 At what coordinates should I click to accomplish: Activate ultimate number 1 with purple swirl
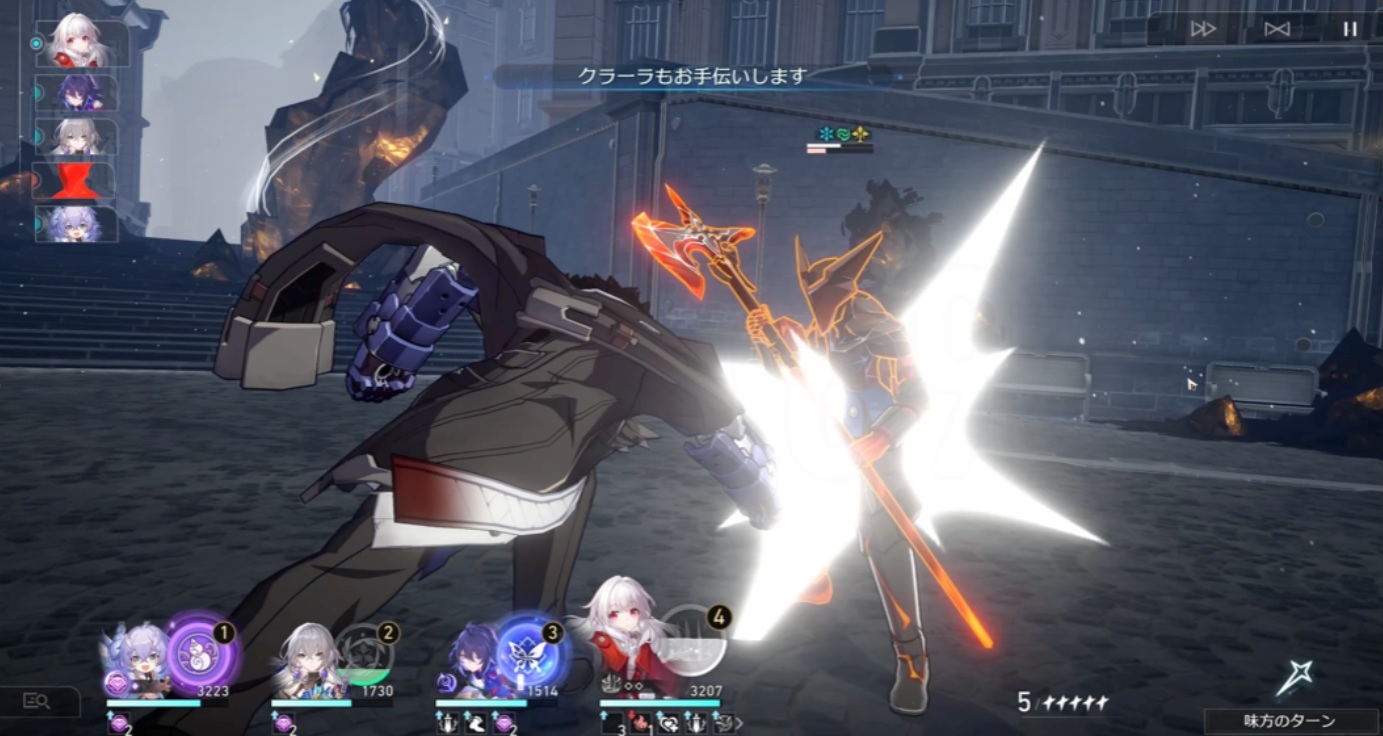tap(202, 656)
